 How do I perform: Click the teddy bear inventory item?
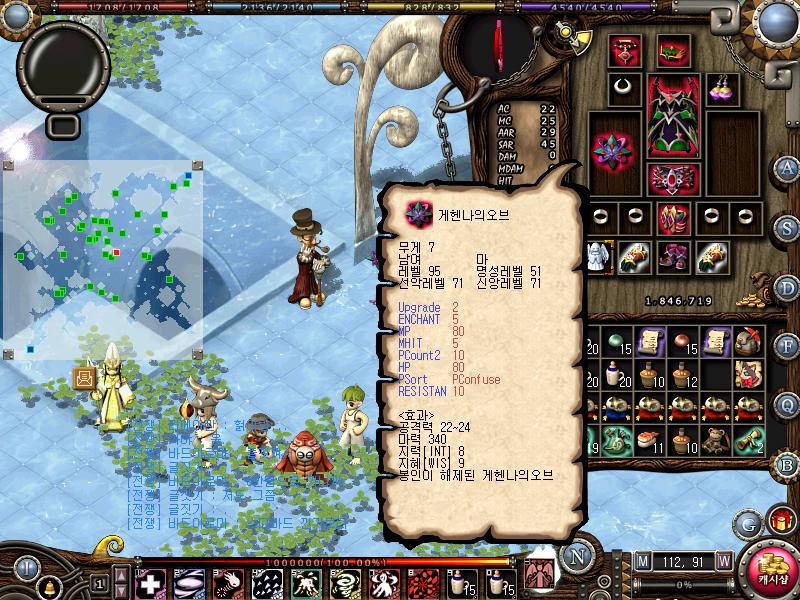(714, 438)
